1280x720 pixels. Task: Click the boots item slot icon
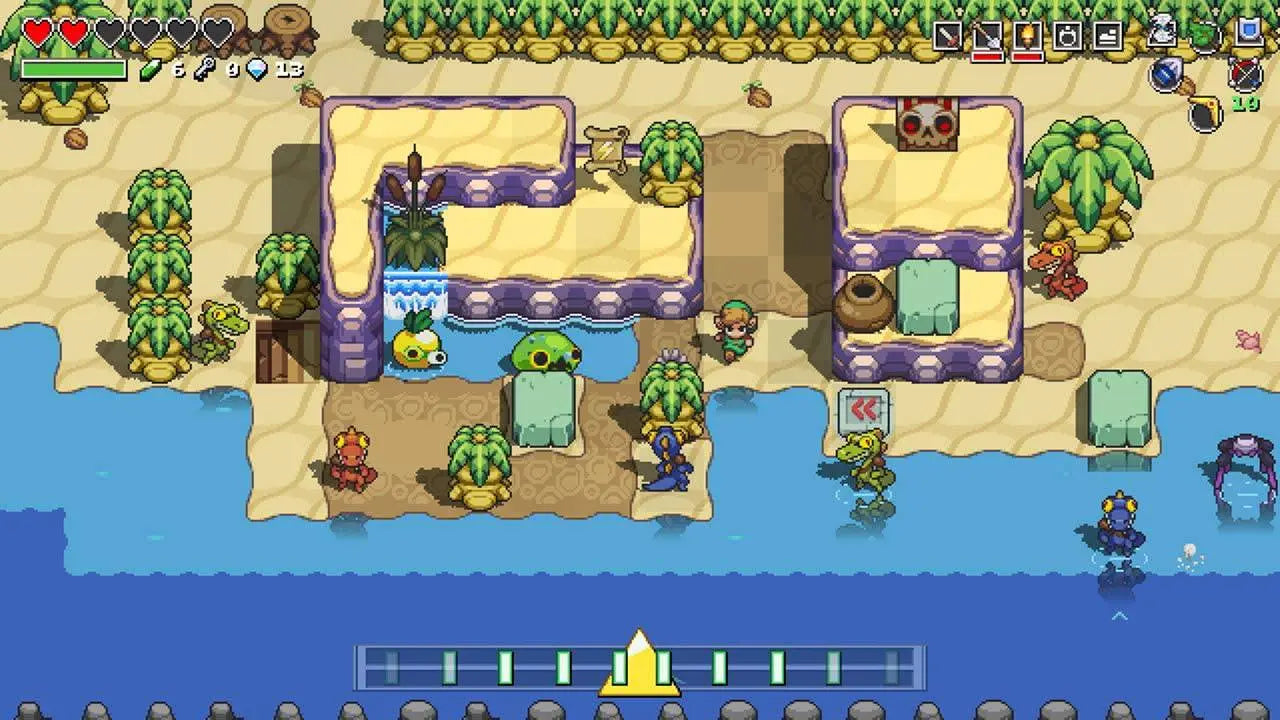pyautogui.click(x=1108, y=33)
